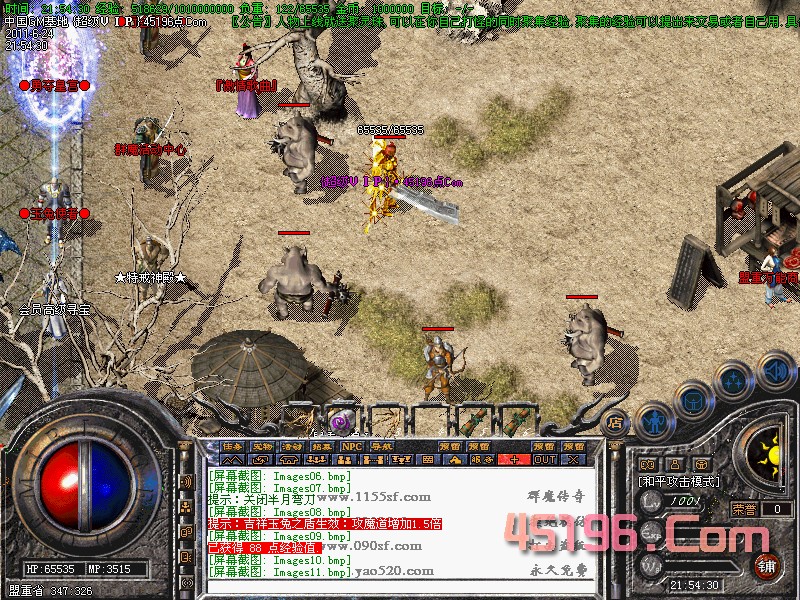Use the purple swirl item in the belt
This screenshot has height=600, width=800.
(x=344, y=421)
